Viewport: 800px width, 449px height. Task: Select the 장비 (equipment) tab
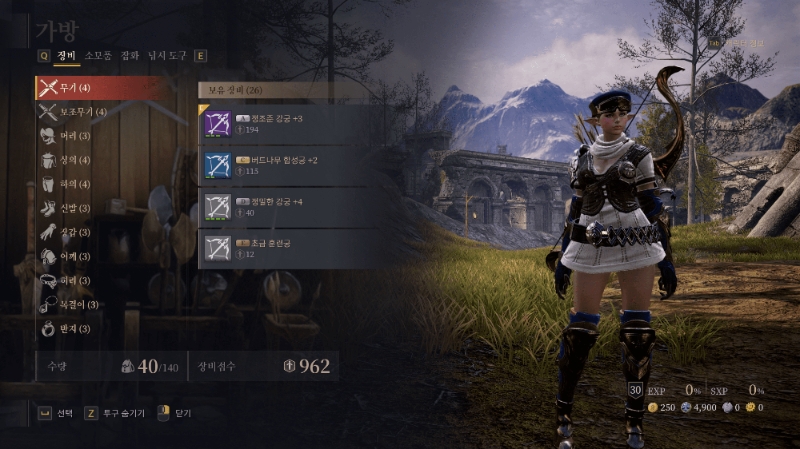[66, 56]
